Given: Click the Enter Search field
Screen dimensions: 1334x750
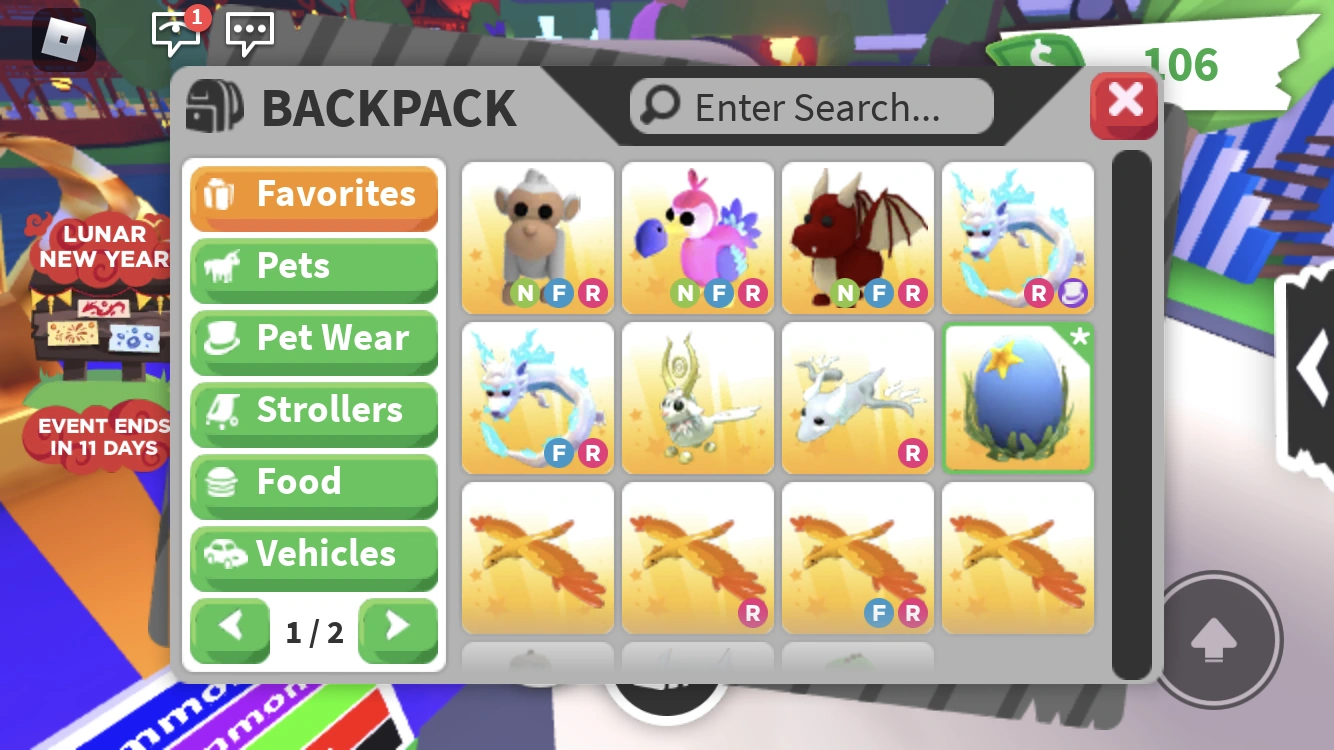Looking at the screenshot, I should point(830,107).
